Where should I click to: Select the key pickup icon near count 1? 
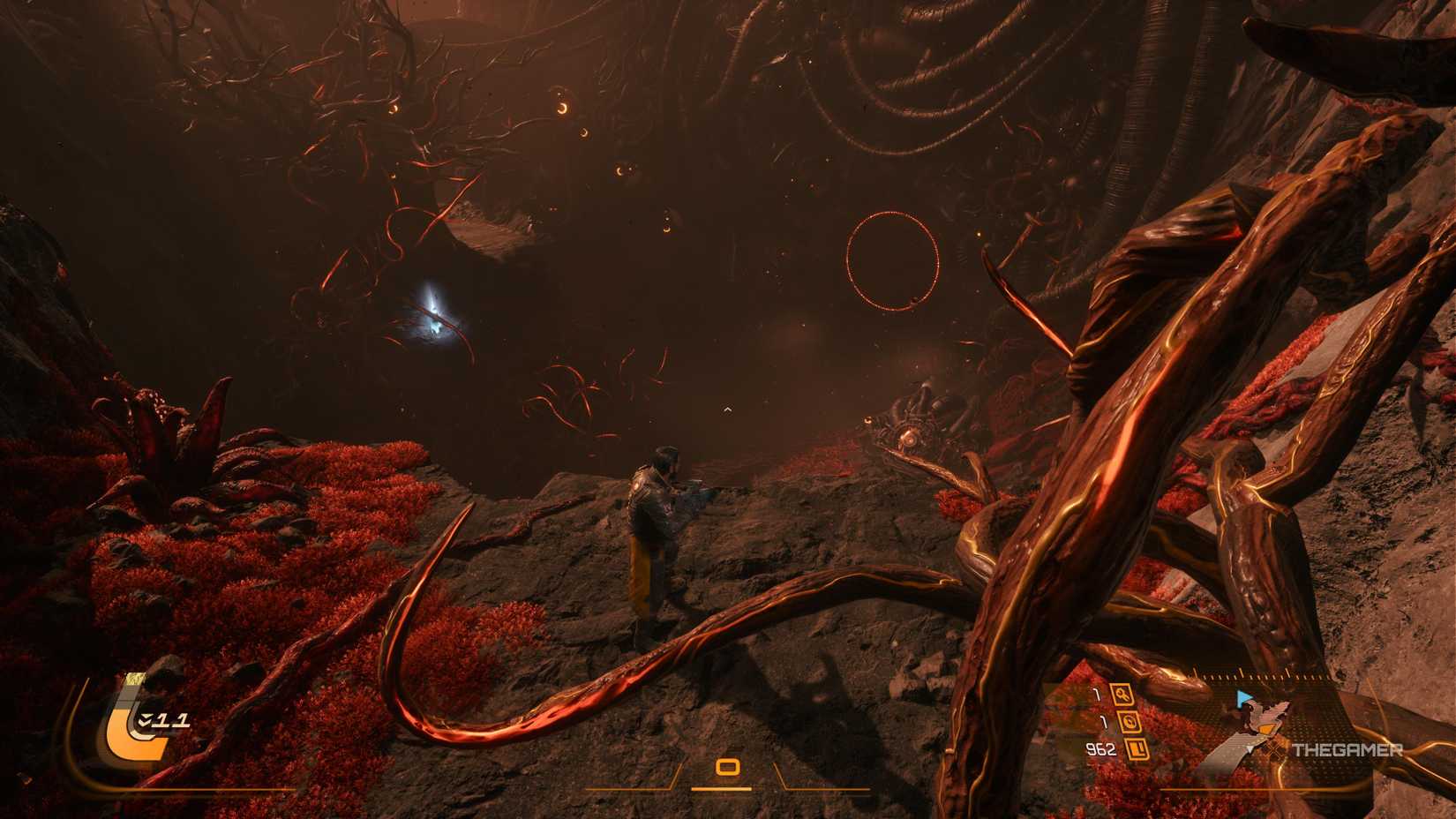tap(1122, 695)
